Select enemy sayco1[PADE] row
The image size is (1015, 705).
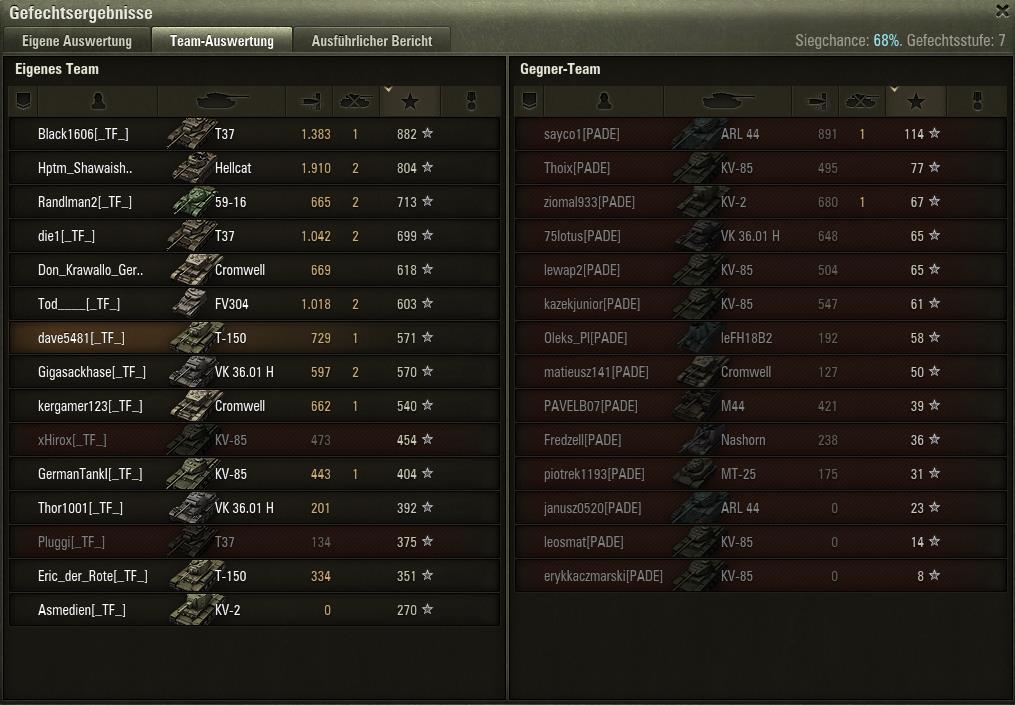pyautogui.click(x=582, y=134)
